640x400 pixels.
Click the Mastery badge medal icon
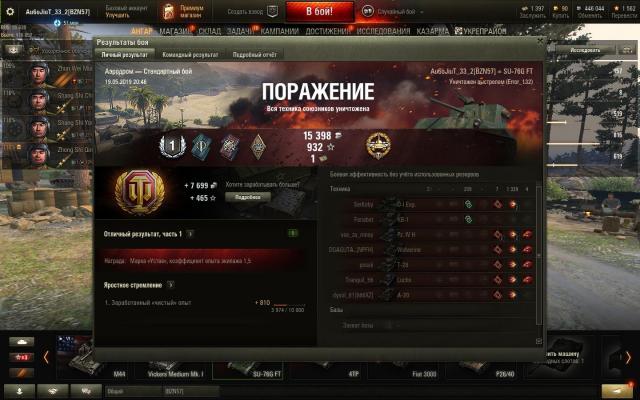tap(378, 143)
